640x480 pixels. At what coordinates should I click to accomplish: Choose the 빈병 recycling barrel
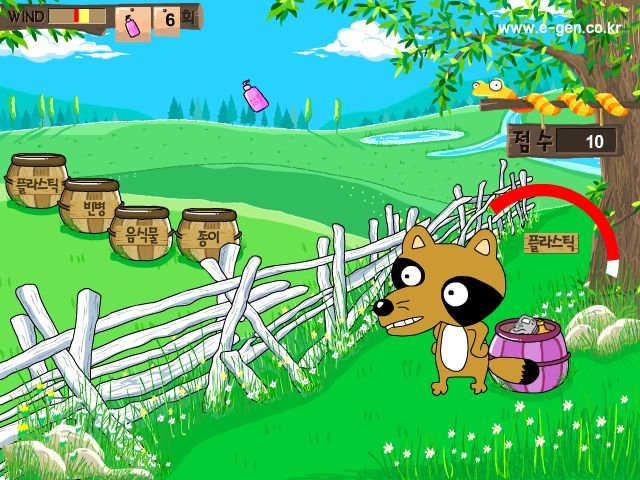coord(90,206)
